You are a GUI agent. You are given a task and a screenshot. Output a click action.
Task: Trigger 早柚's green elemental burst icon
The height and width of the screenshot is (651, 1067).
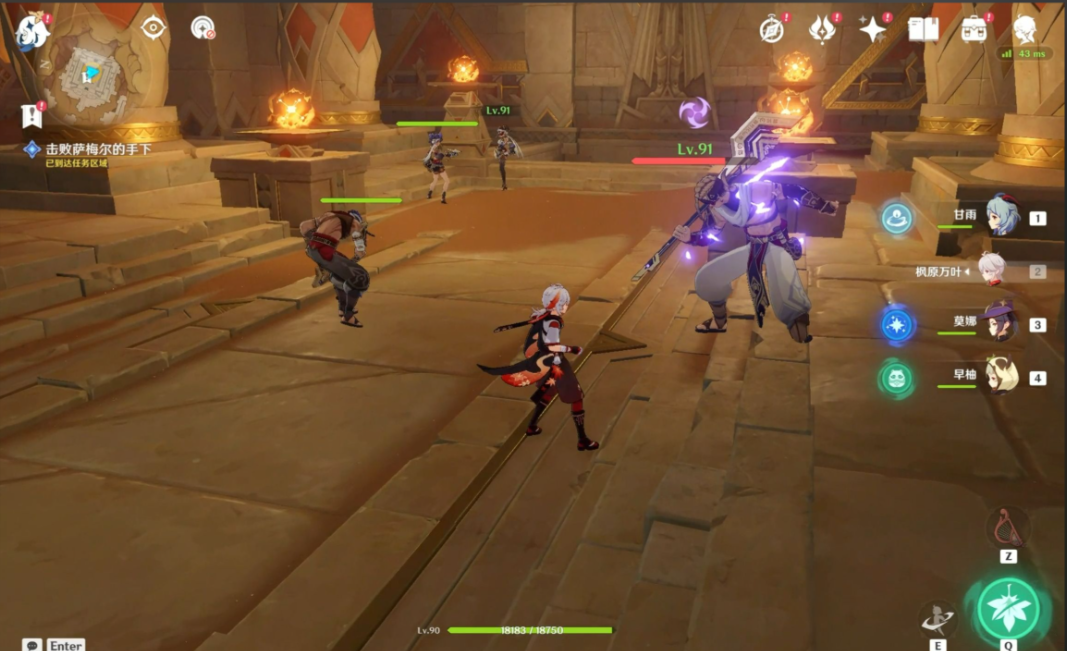point(896,379)
